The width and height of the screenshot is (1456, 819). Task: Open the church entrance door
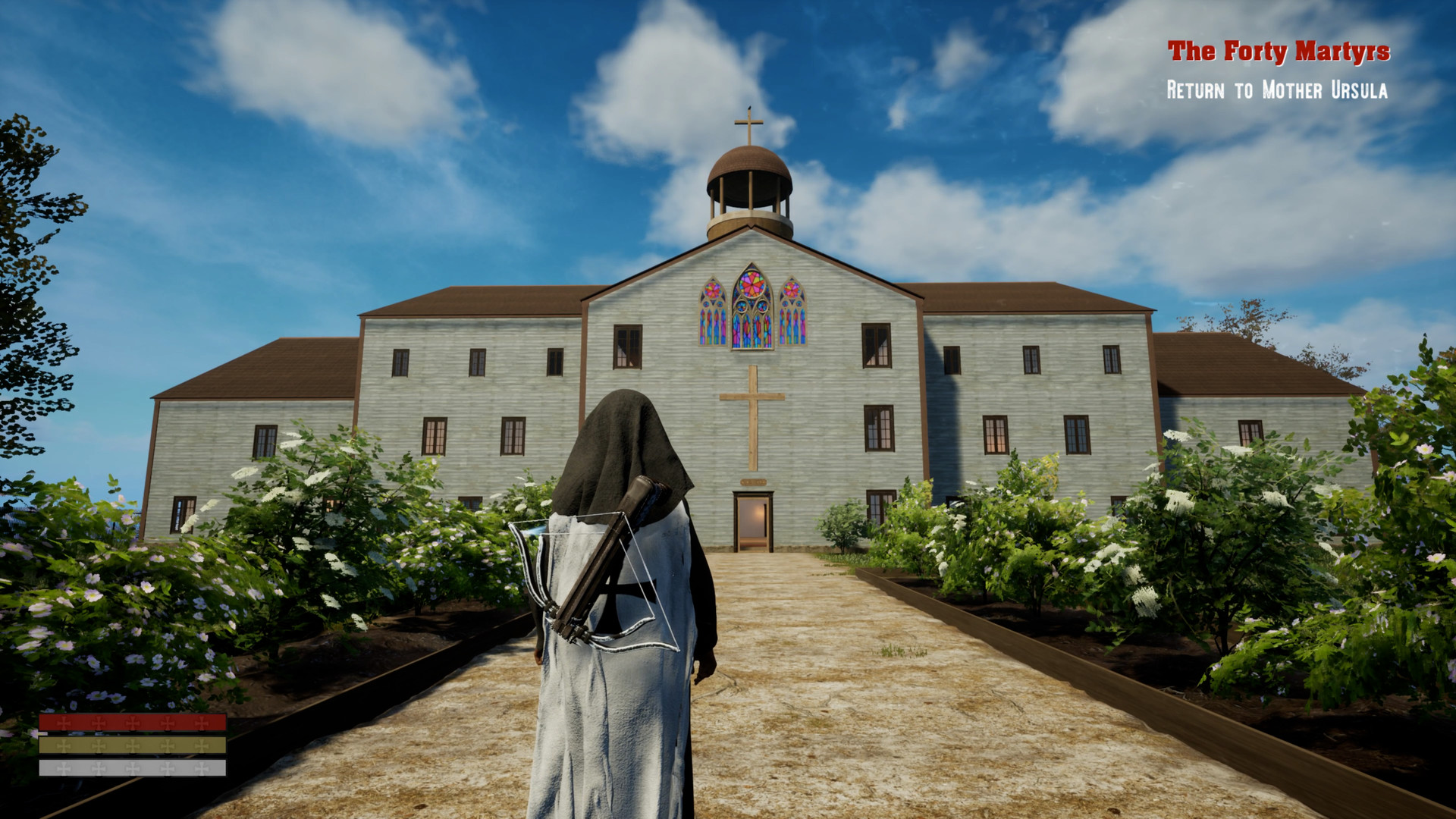(x=753, y=519)
